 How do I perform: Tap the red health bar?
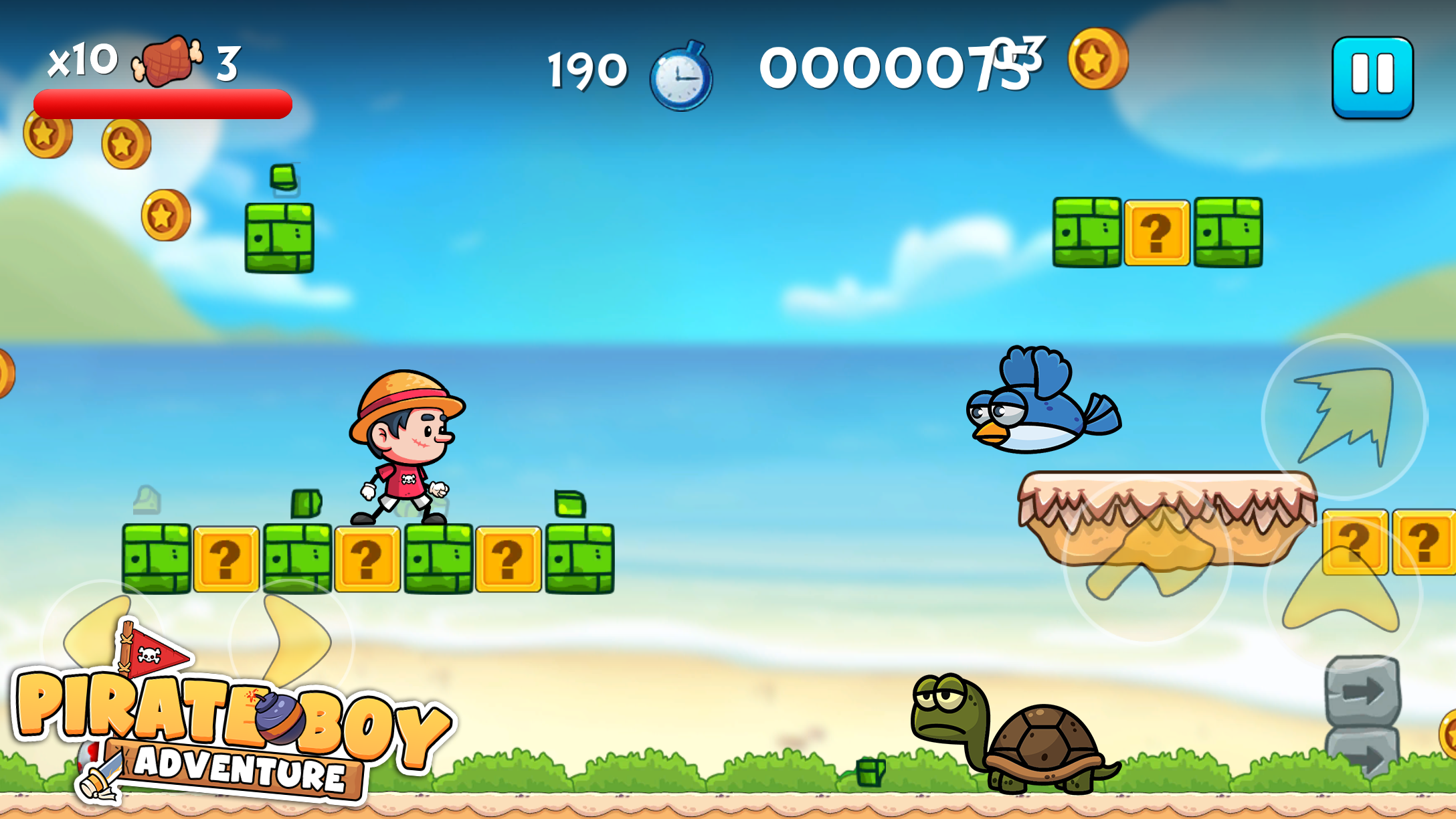tap(163, 102)
